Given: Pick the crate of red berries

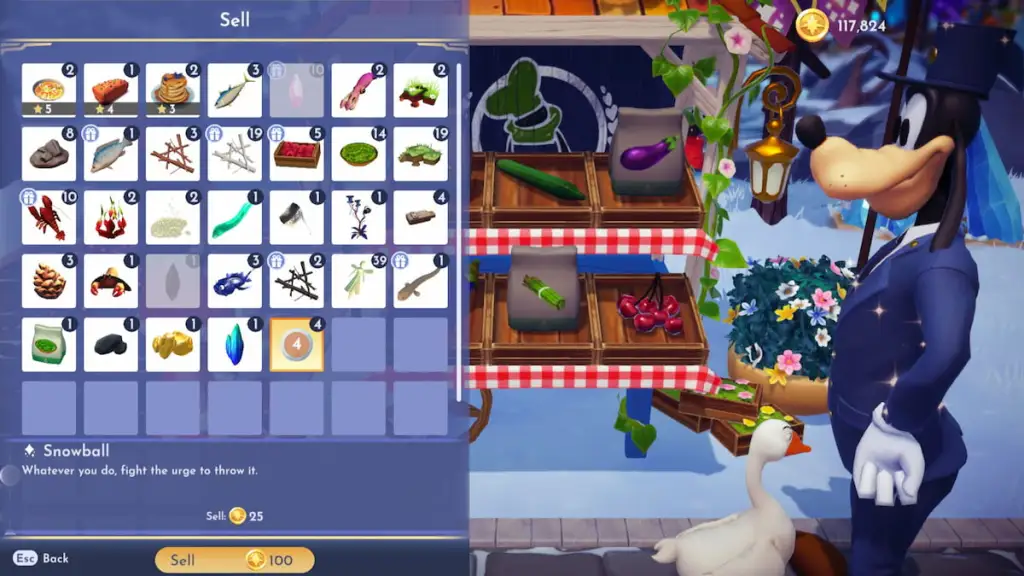Looking at the screenshot, I should [x=296, y=154].
